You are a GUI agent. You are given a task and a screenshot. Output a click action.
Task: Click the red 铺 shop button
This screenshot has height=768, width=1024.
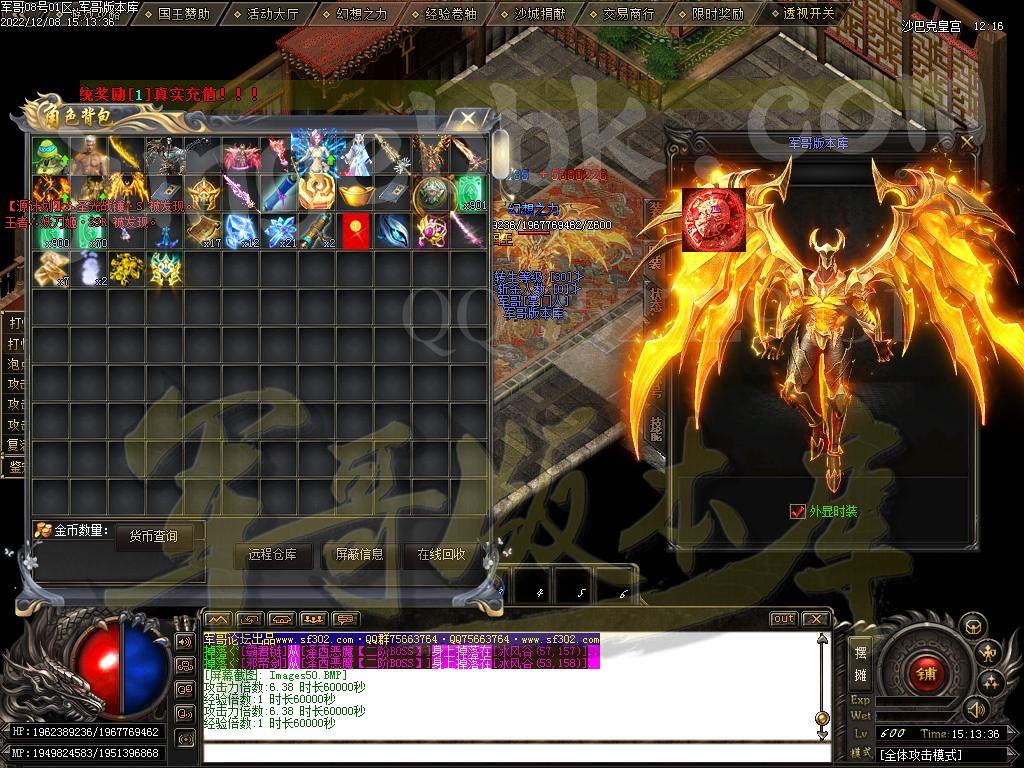coord(925,672)
